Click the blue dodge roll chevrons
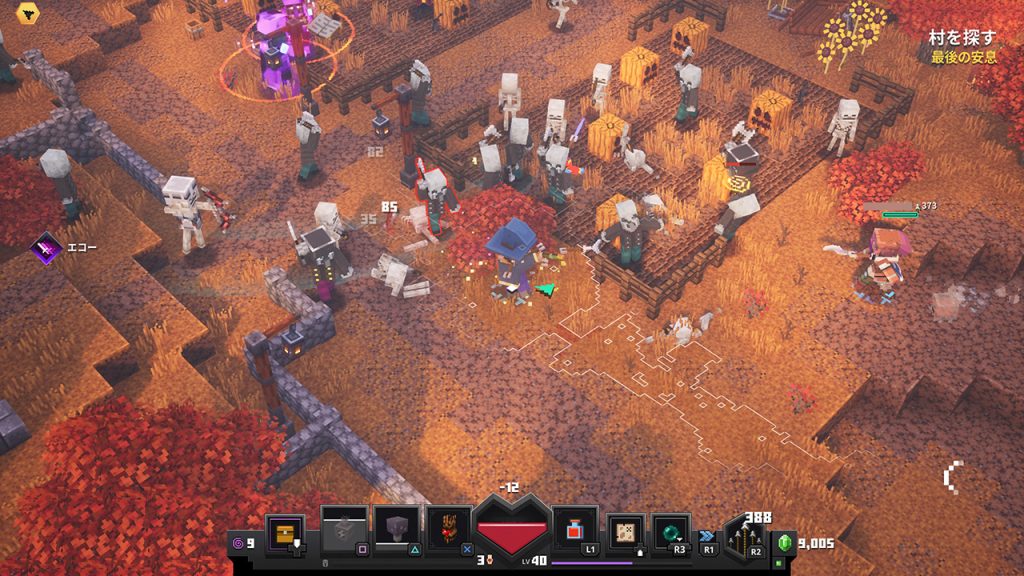Viewport: 1024px width, 576px height. [708, 537]
